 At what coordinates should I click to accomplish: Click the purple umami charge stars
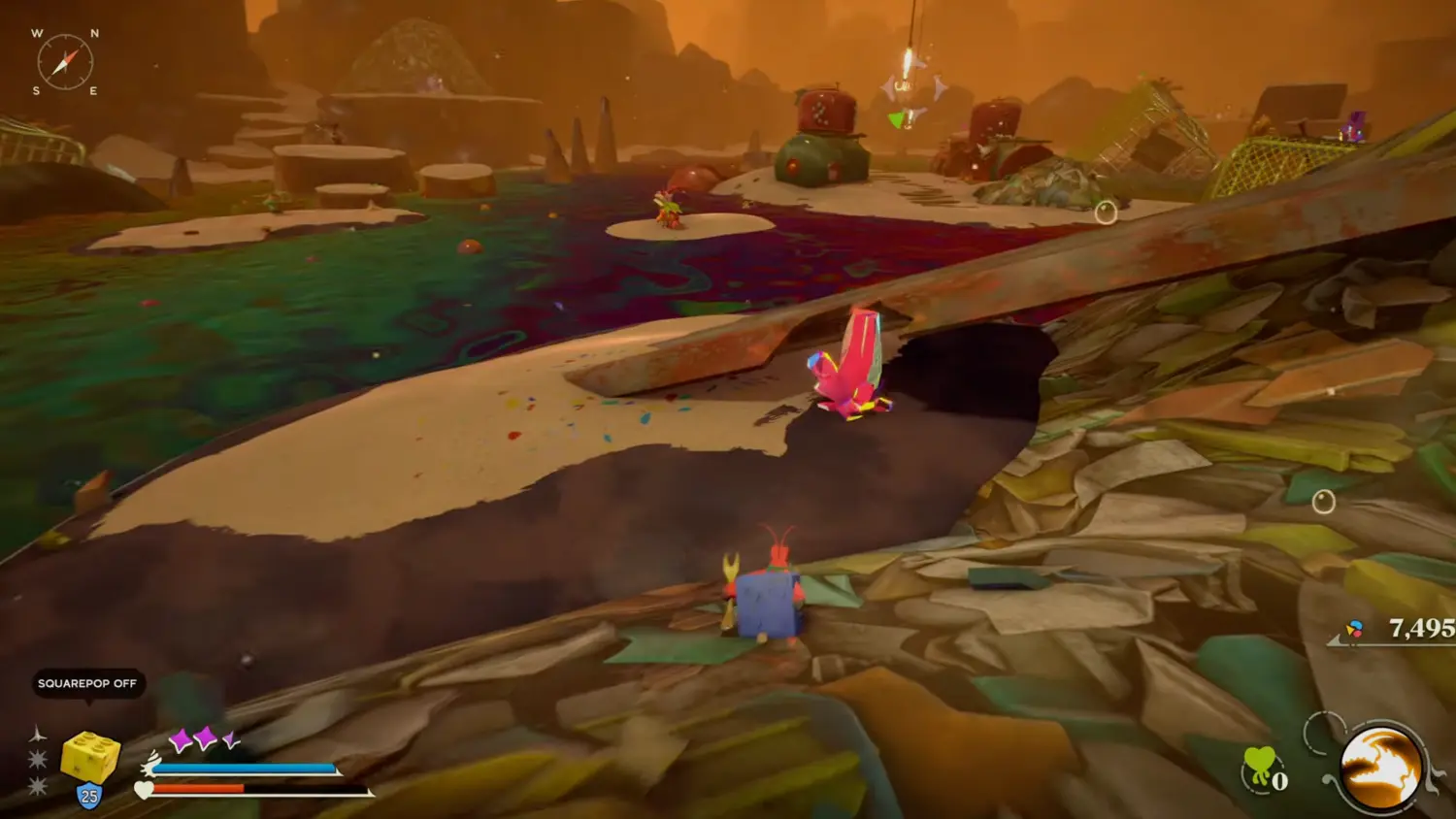coord(204,740)
